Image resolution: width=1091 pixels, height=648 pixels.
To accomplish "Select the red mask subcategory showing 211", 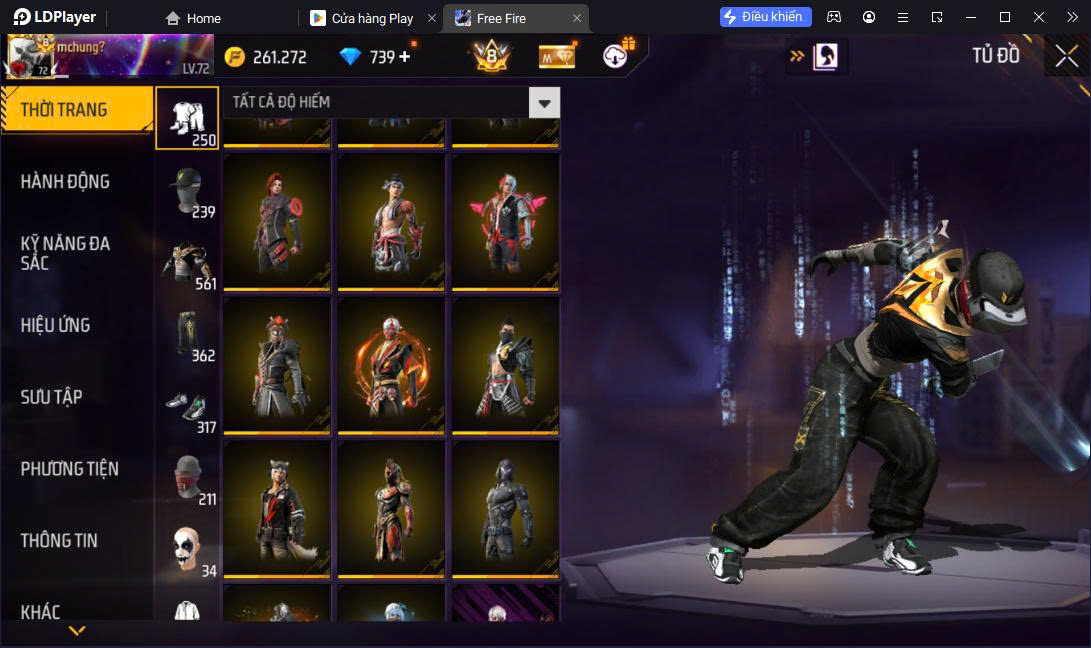I will [187, 478].
